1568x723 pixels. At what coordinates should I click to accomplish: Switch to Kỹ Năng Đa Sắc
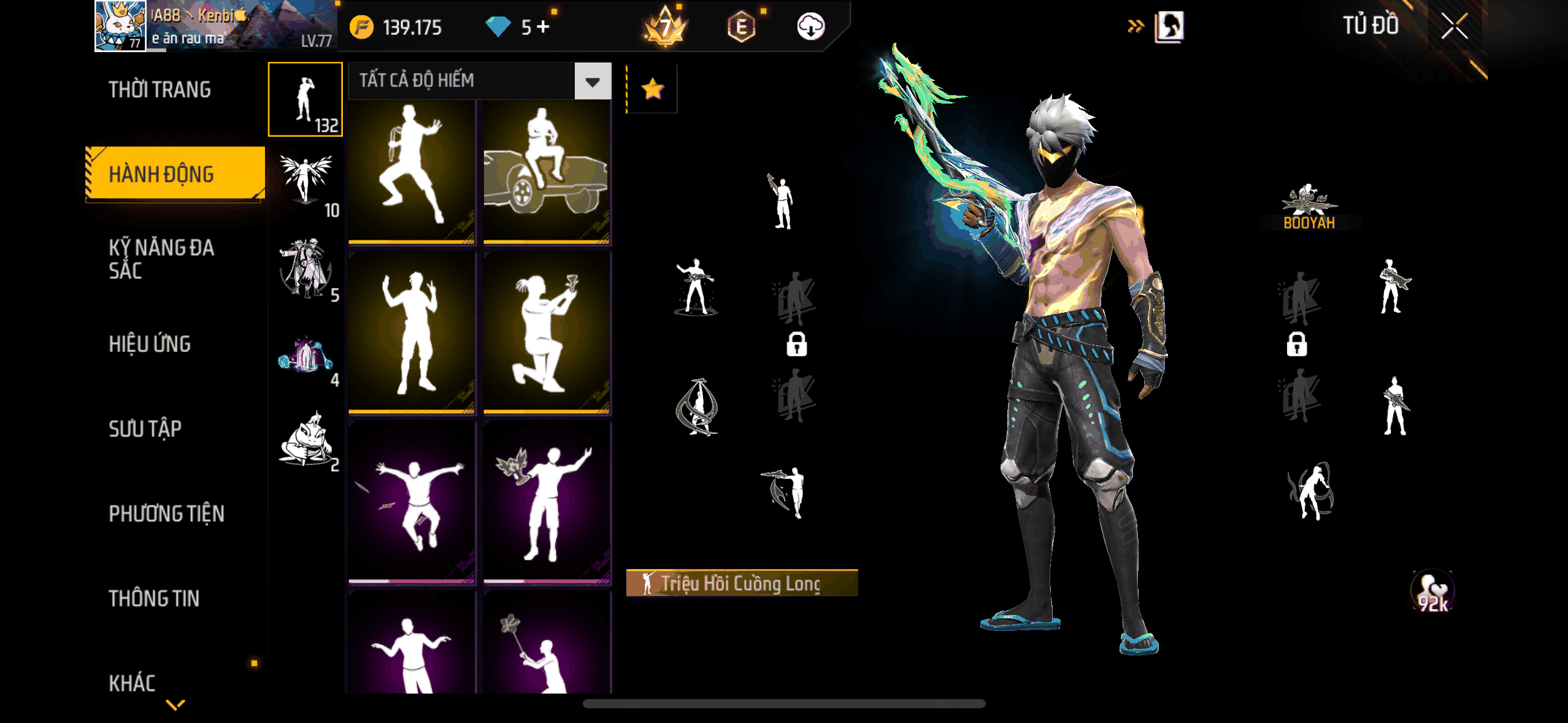point(161,259)
